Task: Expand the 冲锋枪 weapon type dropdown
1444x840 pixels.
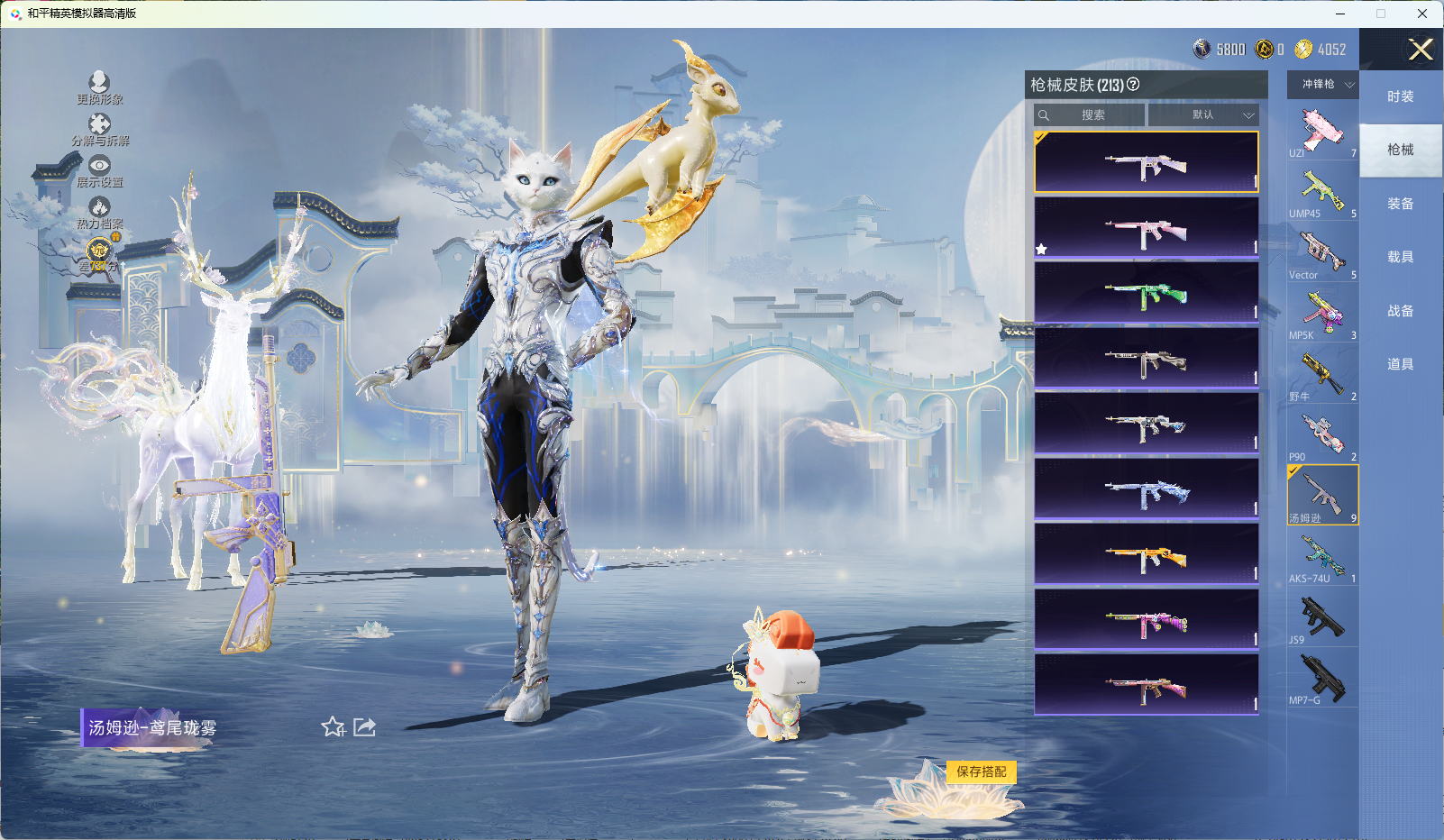Action: pos(1323,84)
